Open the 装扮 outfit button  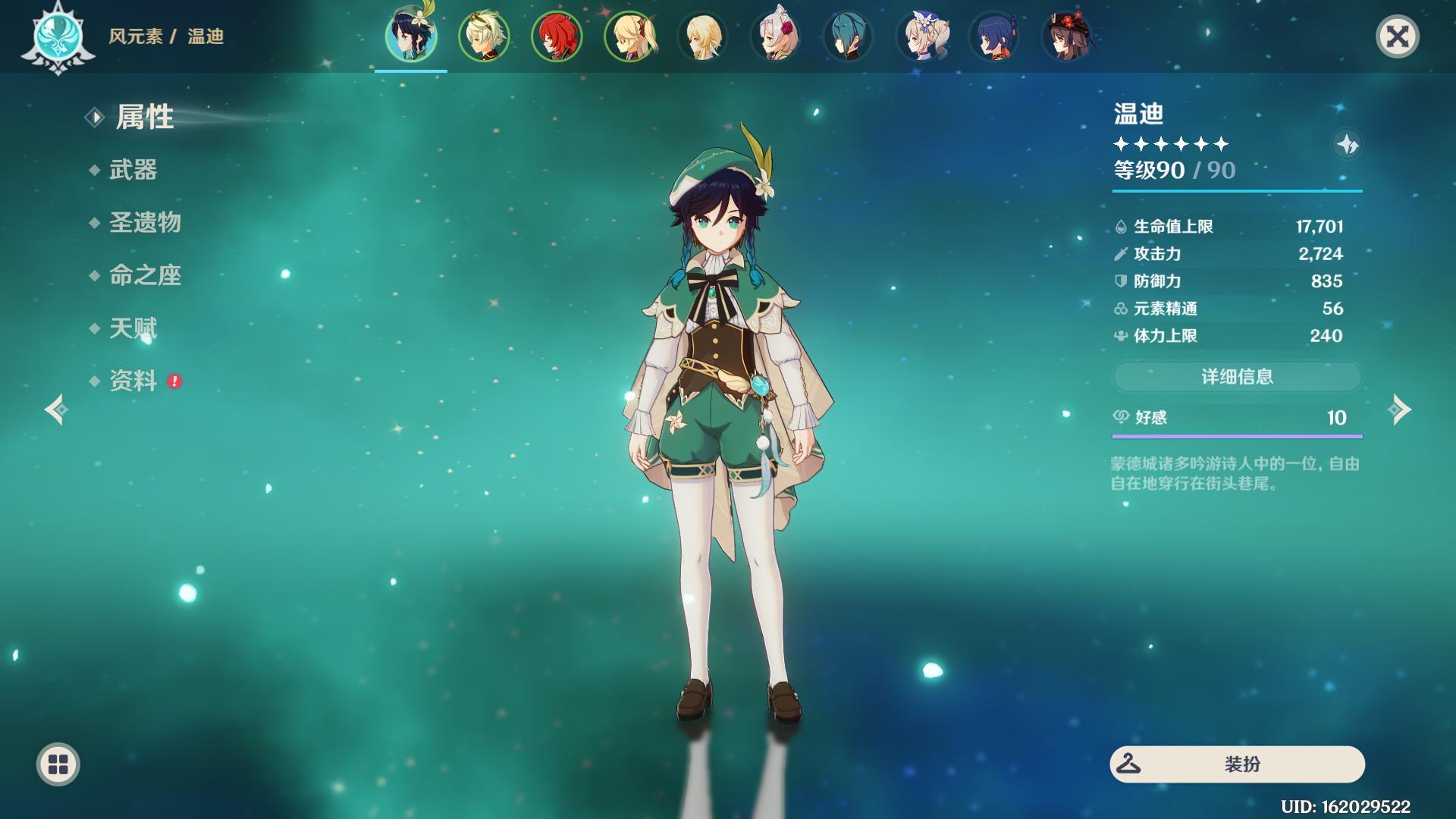(1237, 764)
